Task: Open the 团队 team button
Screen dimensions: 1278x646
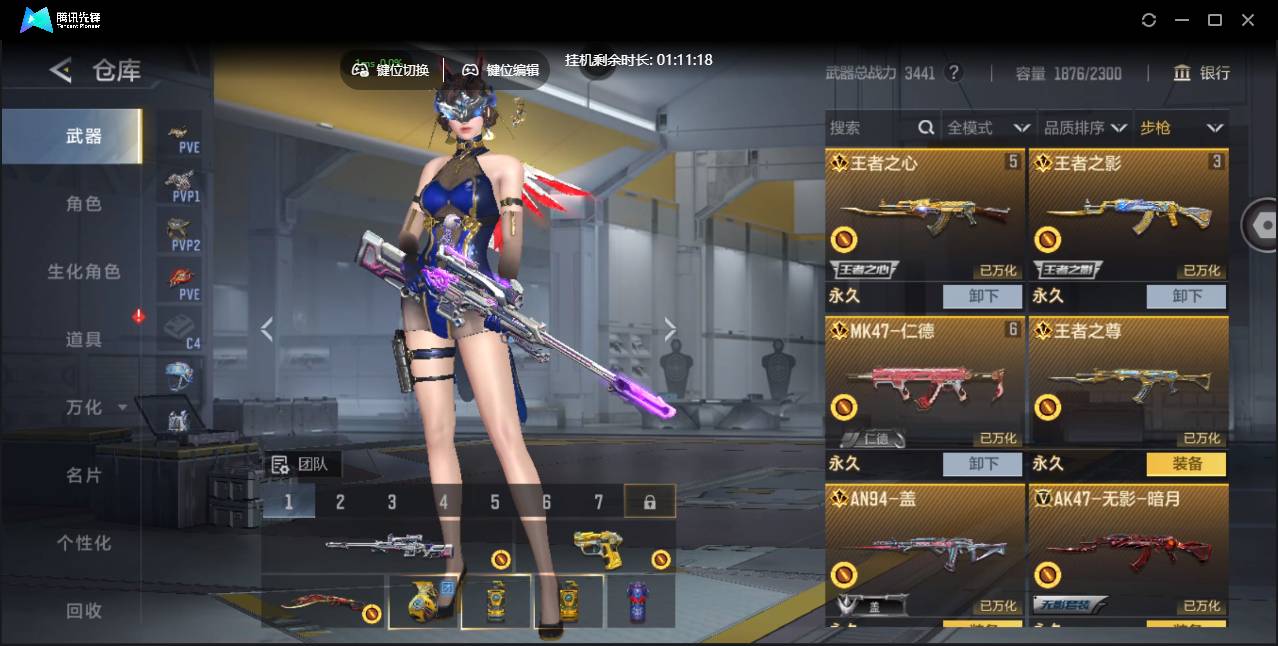Action: point(303,464)
